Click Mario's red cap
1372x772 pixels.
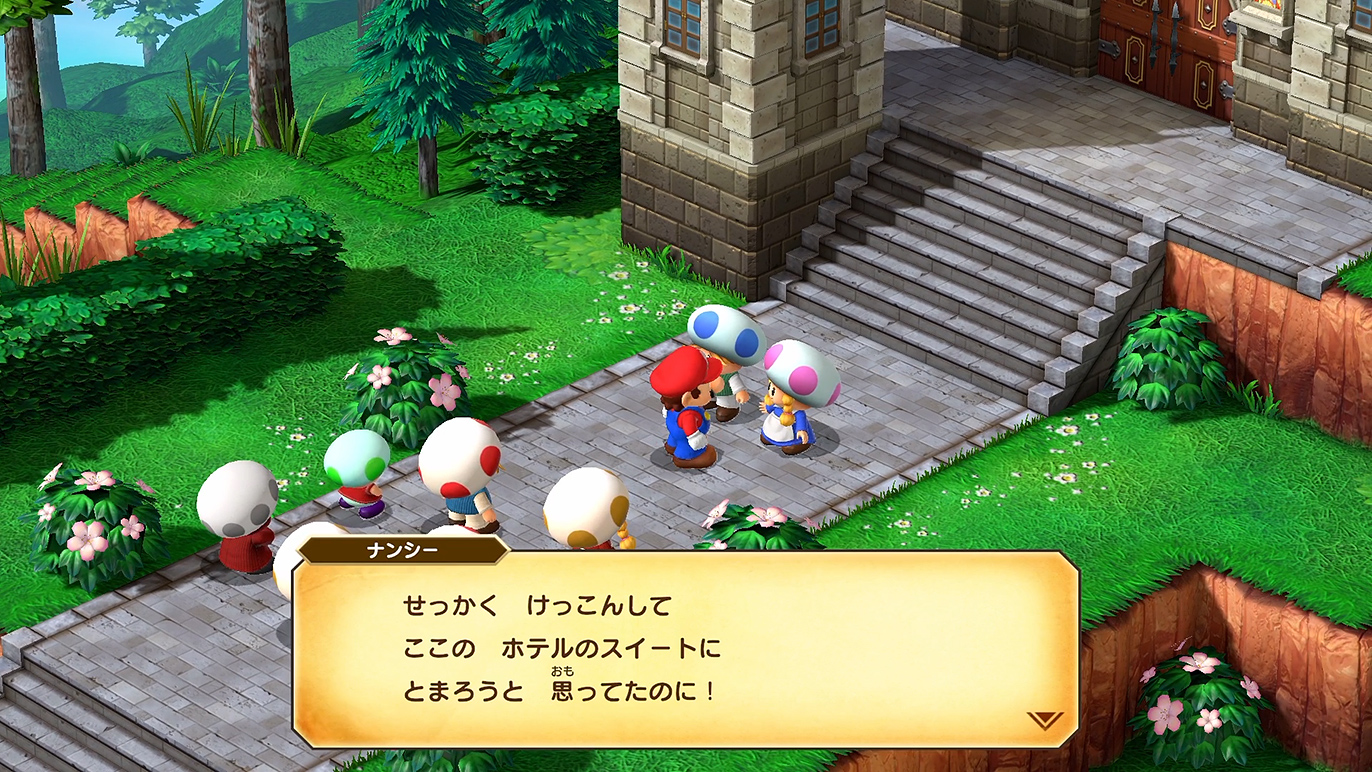pyautogui.click(x=683, y=375)
